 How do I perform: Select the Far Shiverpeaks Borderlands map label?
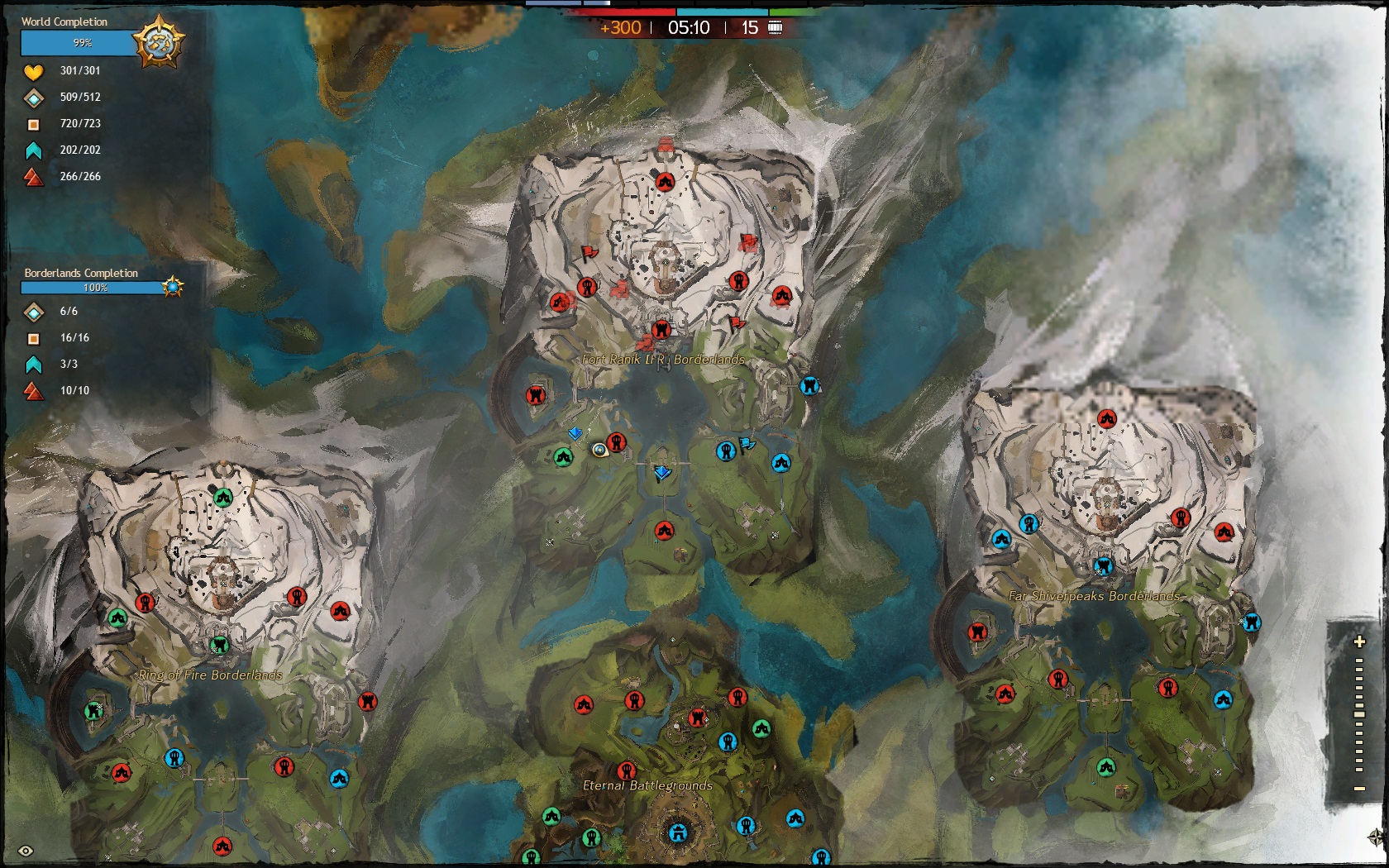tap(1094, 595)
